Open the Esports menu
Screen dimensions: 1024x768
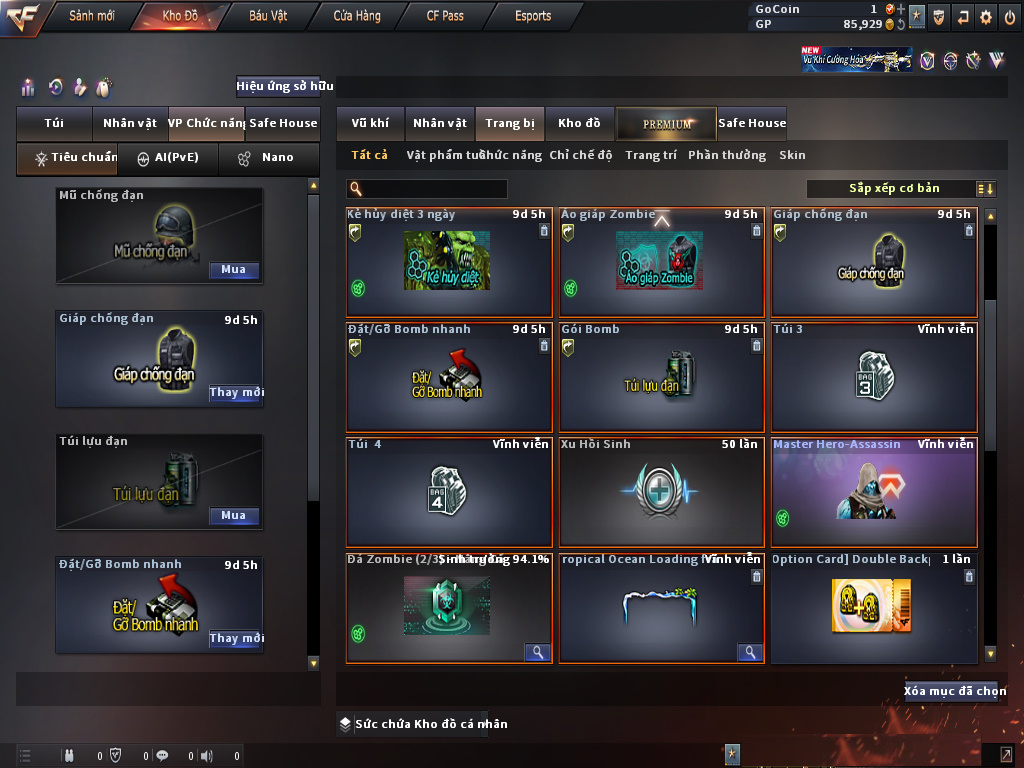tap(533, 16)
